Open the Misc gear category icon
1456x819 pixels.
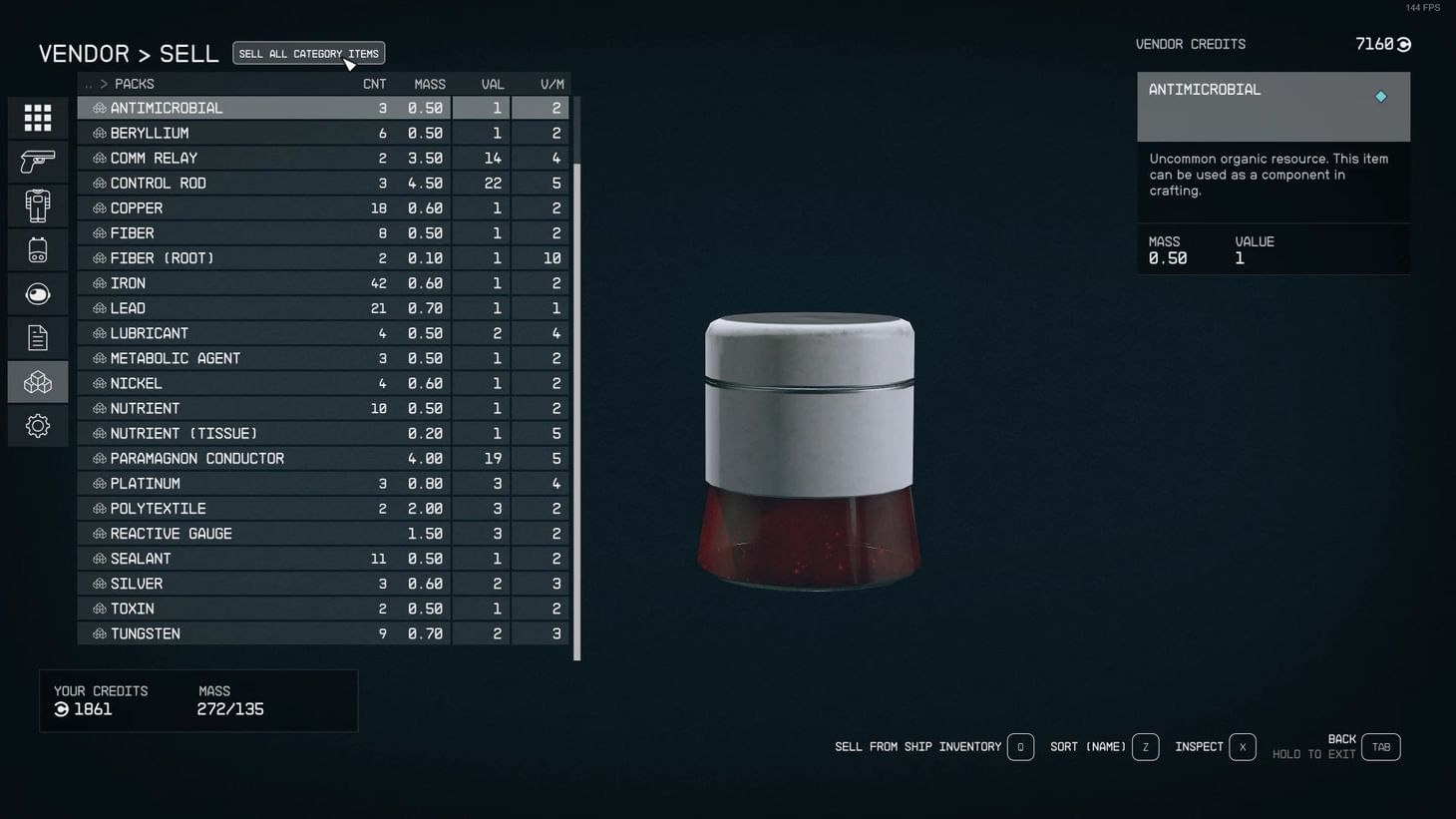[37, 425]
